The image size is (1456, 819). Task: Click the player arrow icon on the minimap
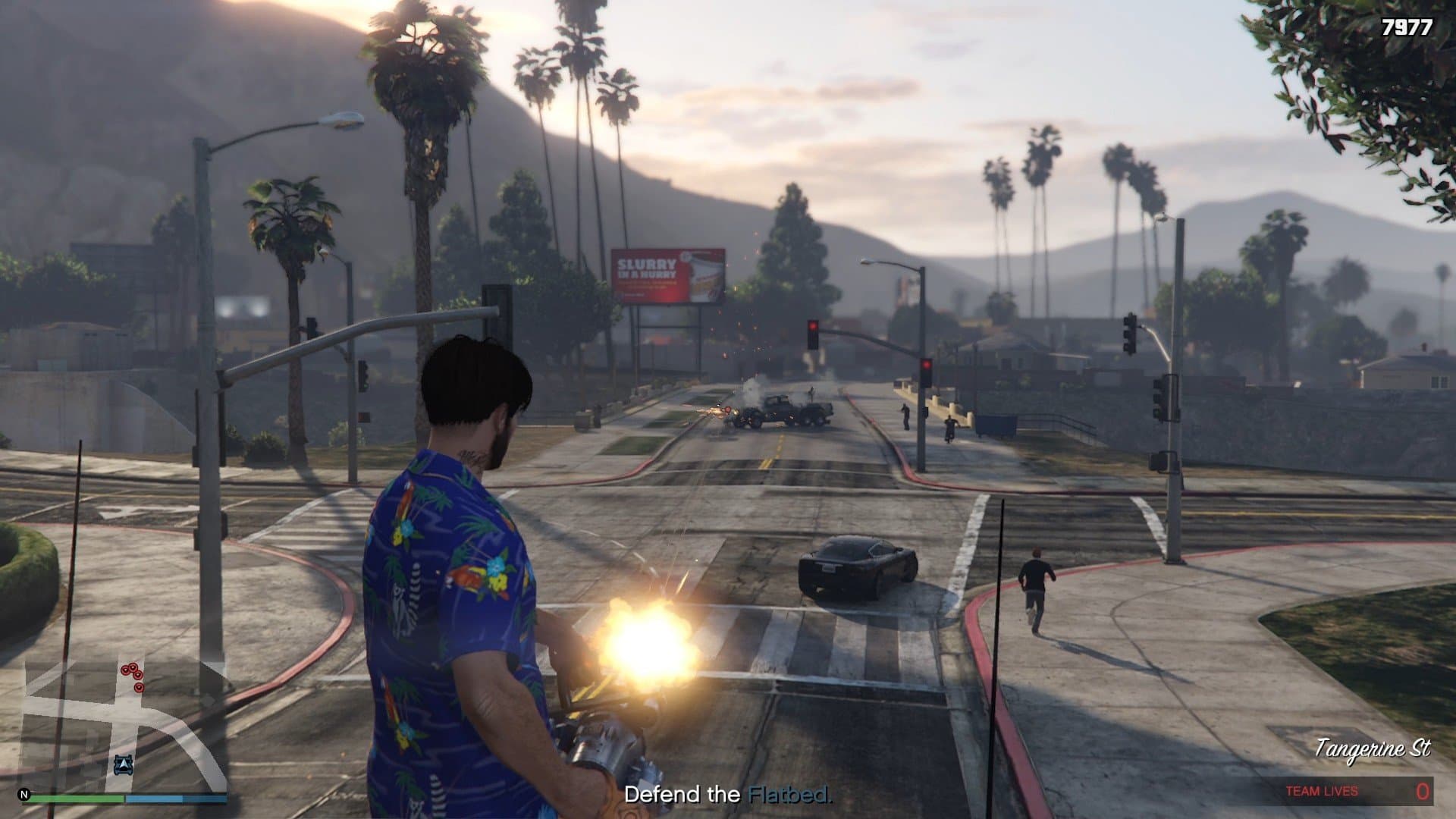[123, 764]
